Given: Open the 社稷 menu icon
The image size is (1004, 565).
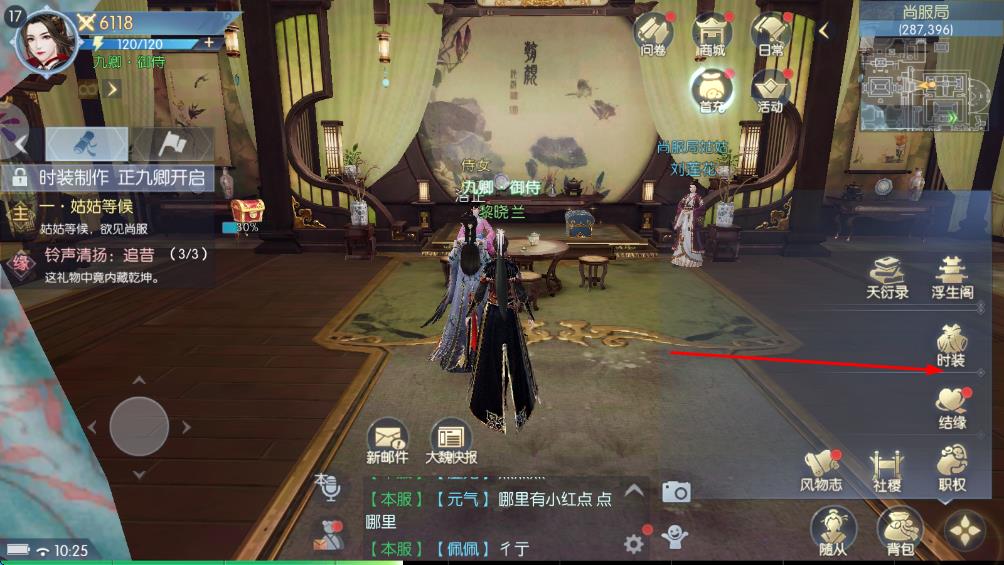Looking at the screenshot, I should click(886, 469).
